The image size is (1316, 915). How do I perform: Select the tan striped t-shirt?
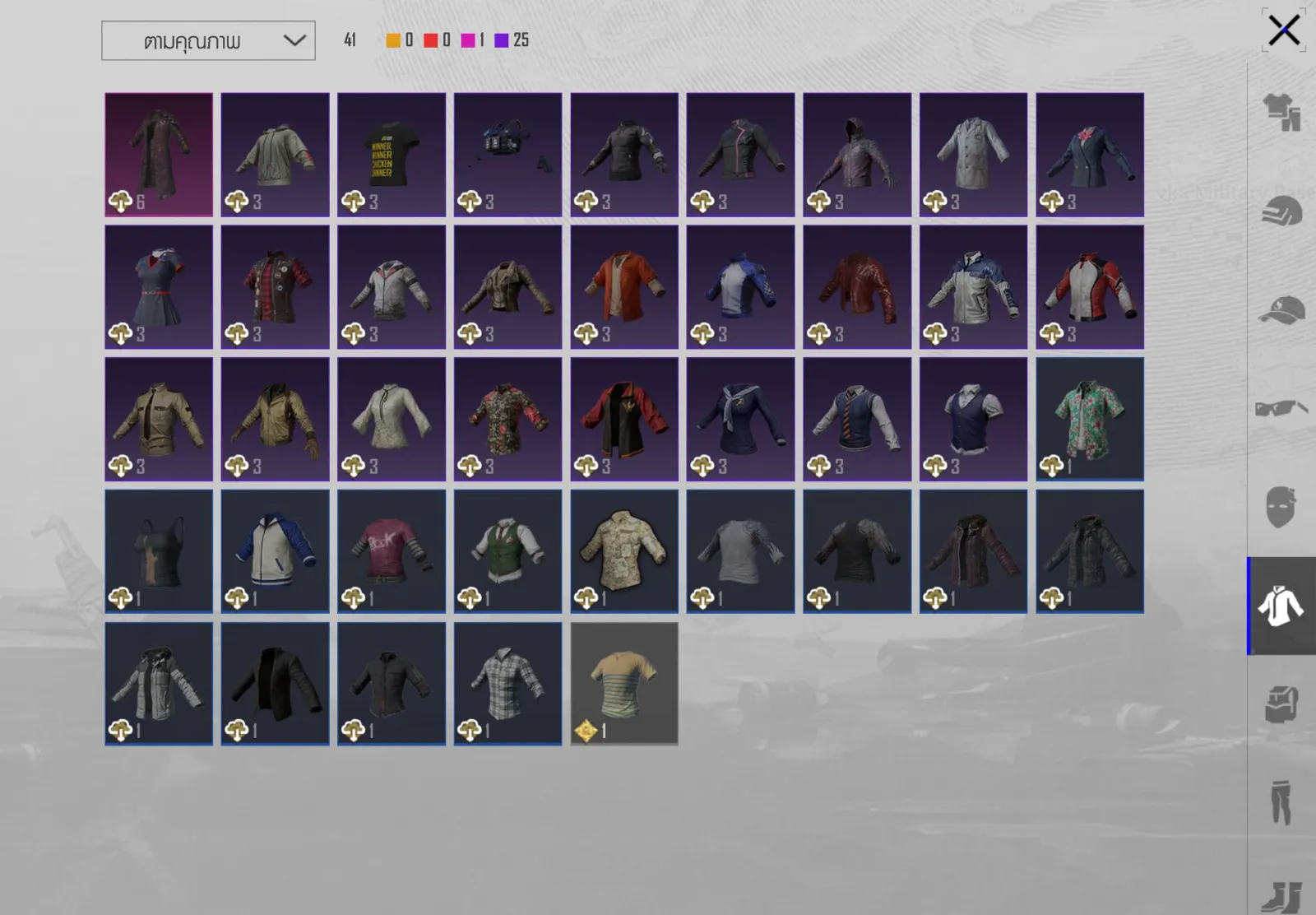tap(624, 684)
